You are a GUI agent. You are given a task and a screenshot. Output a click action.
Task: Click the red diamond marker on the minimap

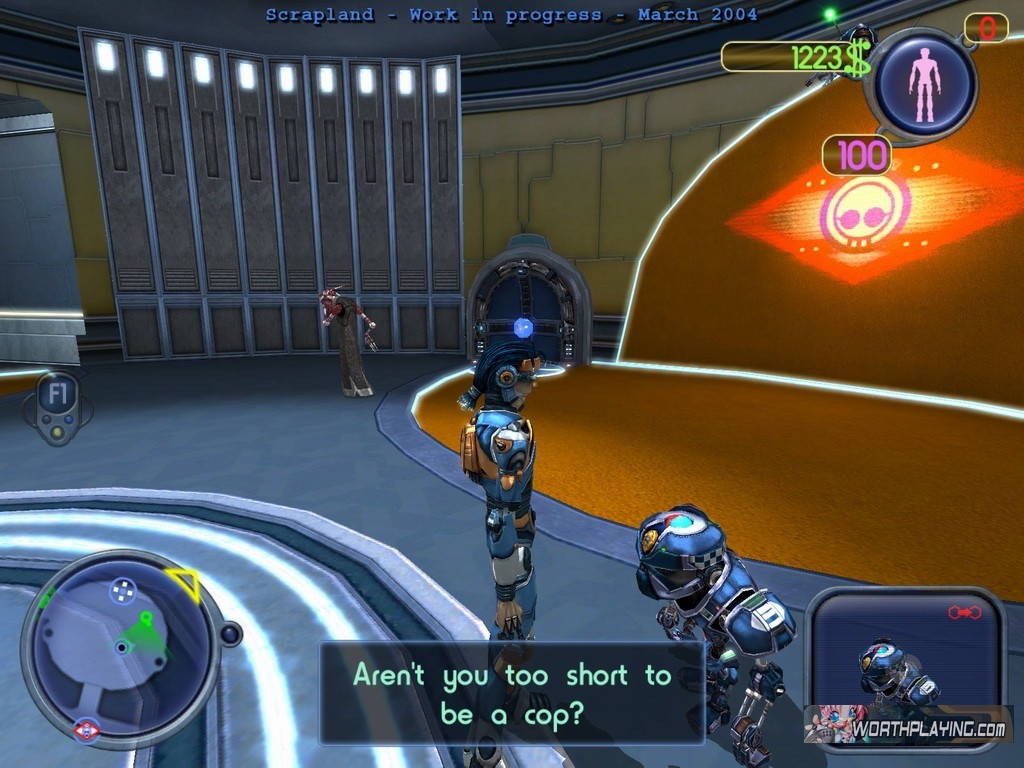pos(87,732)
